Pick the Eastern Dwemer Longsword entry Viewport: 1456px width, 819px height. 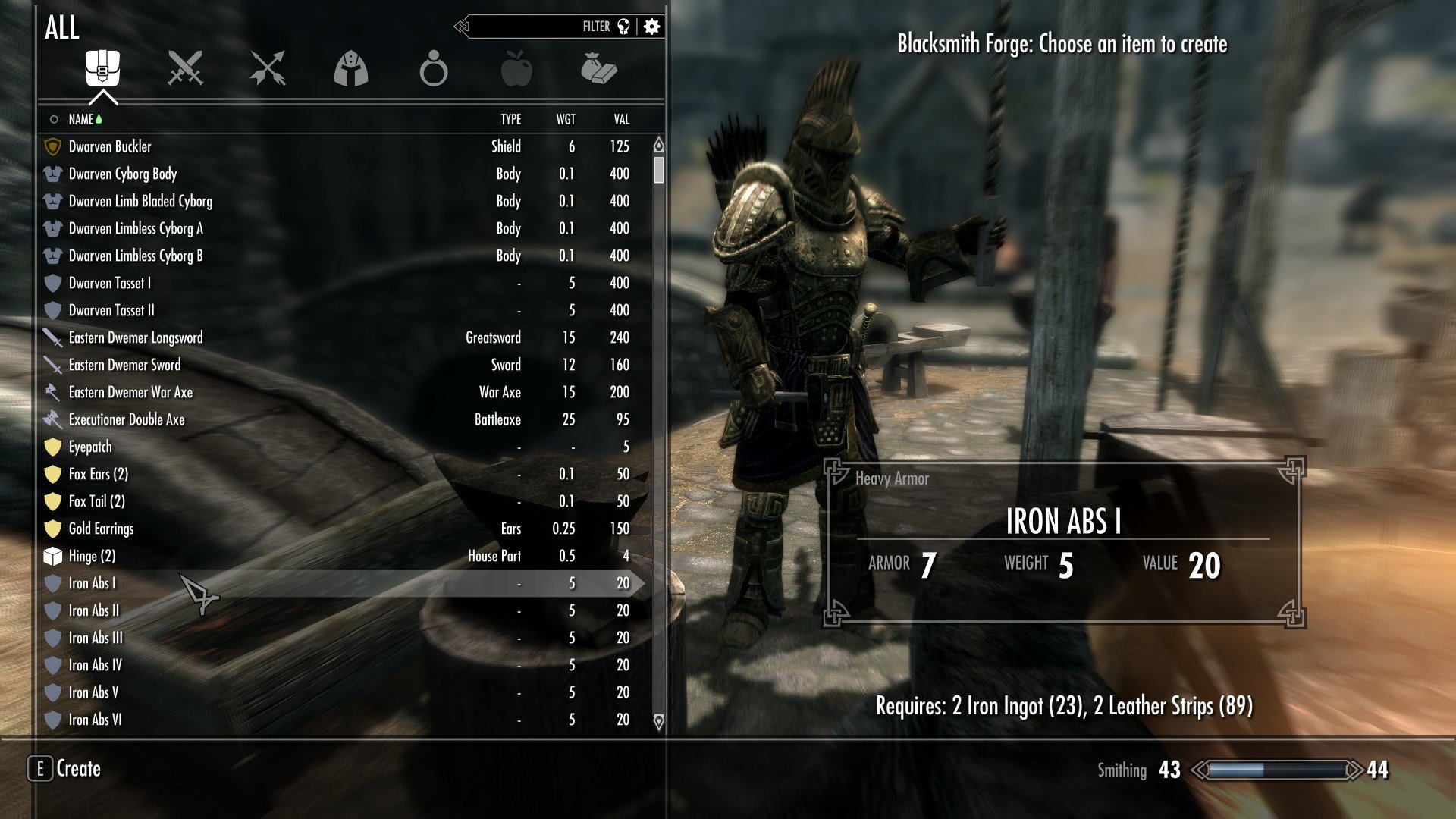click(x=136, y=337)
